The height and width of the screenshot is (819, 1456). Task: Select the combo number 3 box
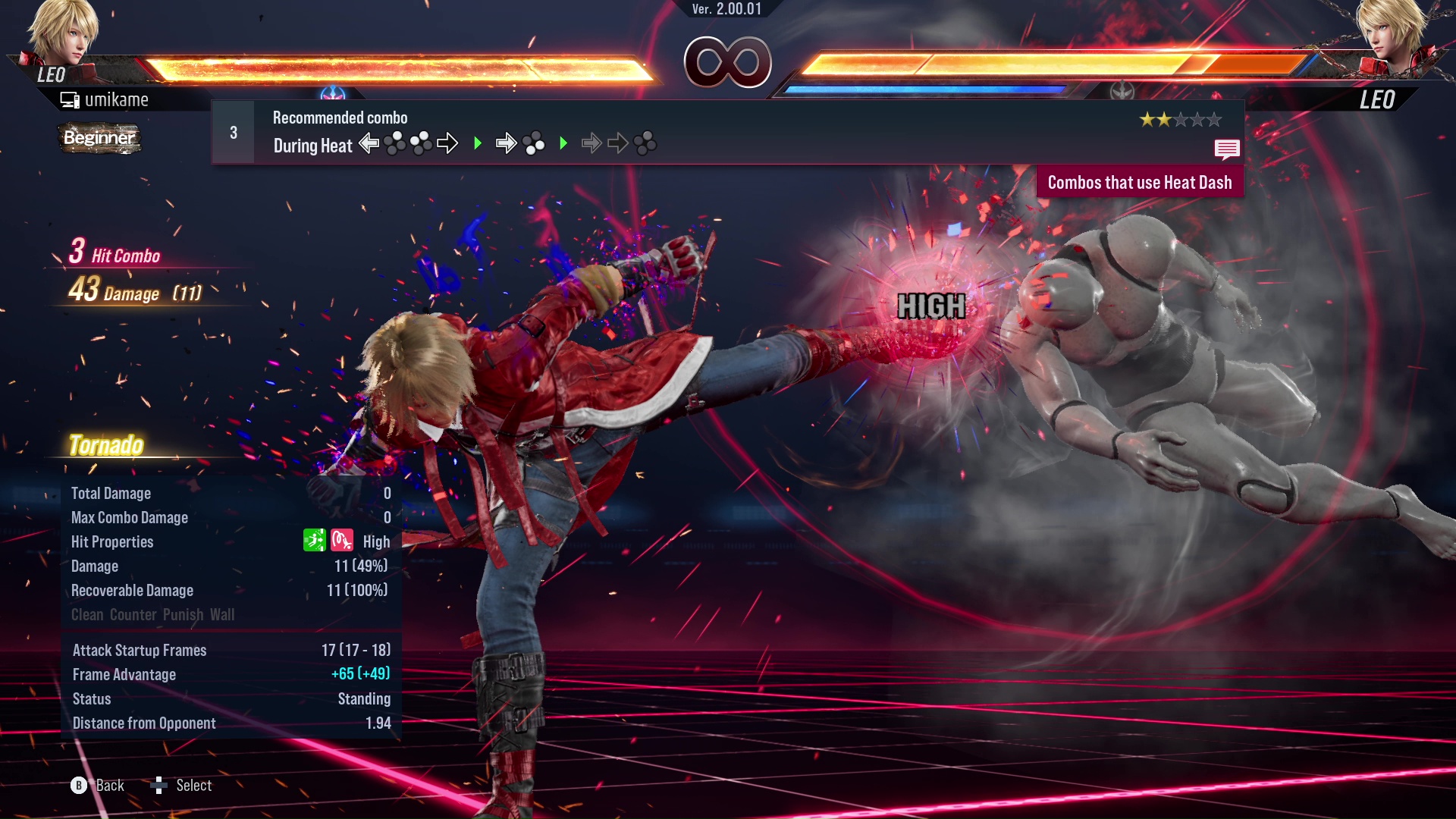tap(234, 133)
